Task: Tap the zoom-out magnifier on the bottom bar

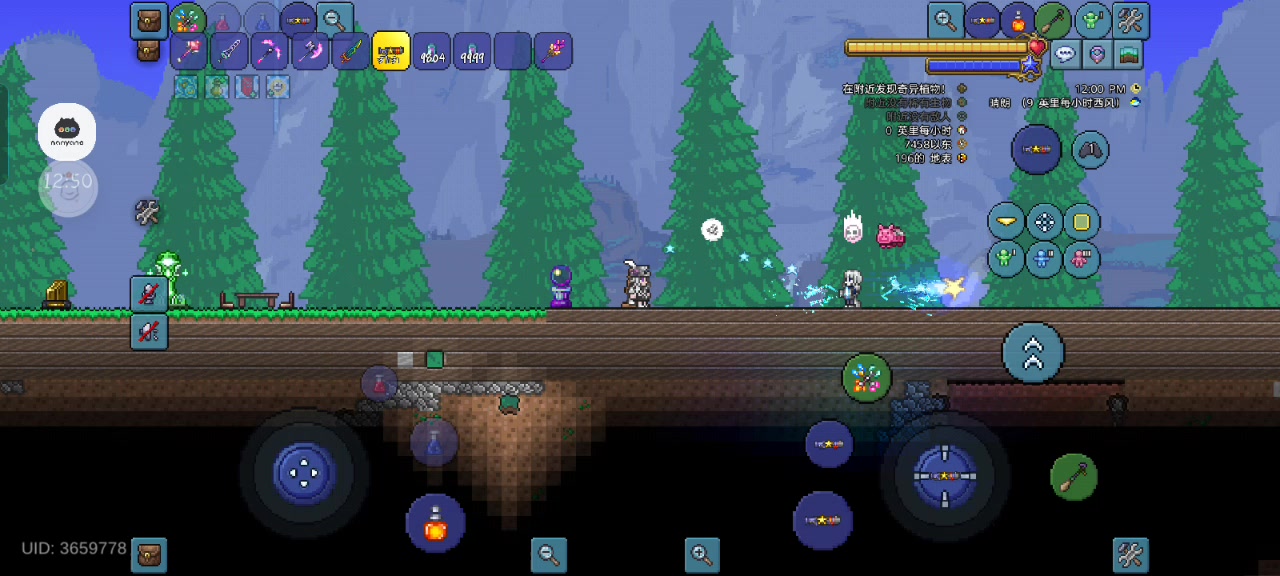Action: 548,554
